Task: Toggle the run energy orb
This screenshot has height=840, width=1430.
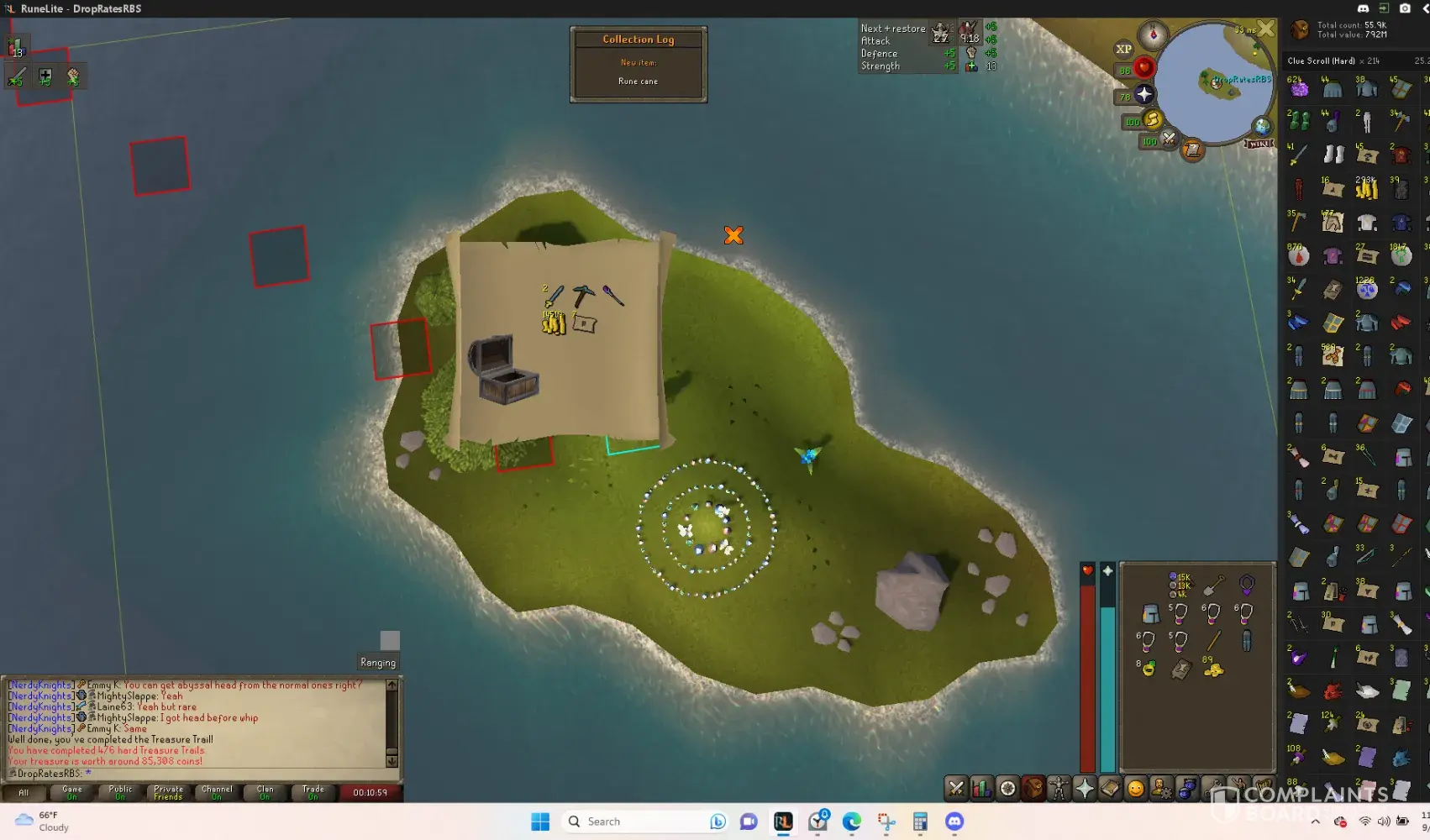Action: click(1152, 120)
